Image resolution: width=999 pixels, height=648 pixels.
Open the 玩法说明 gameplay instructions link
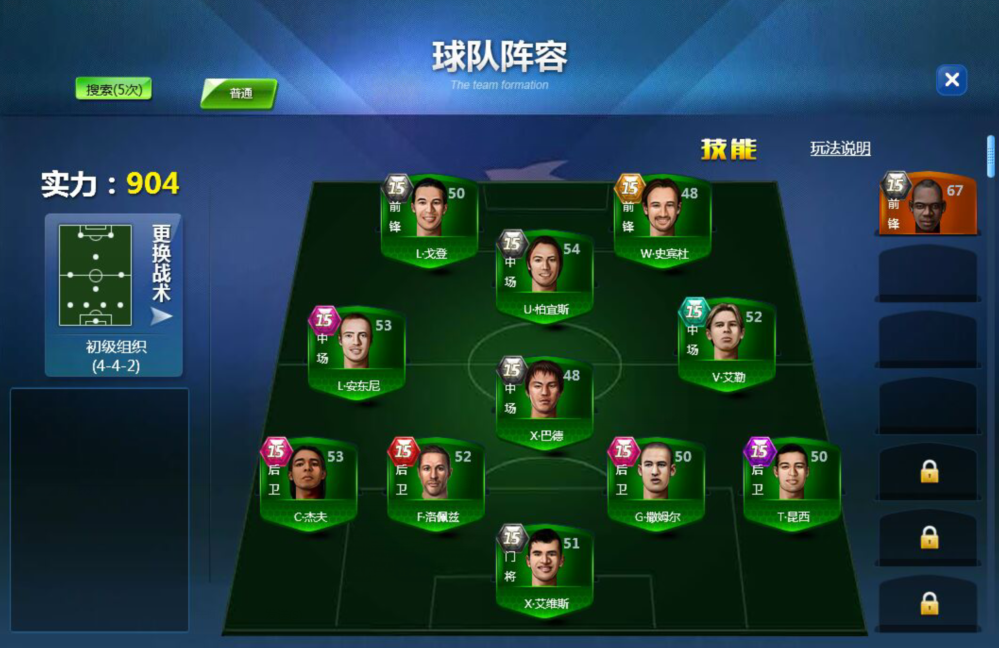tap(840, 149)
